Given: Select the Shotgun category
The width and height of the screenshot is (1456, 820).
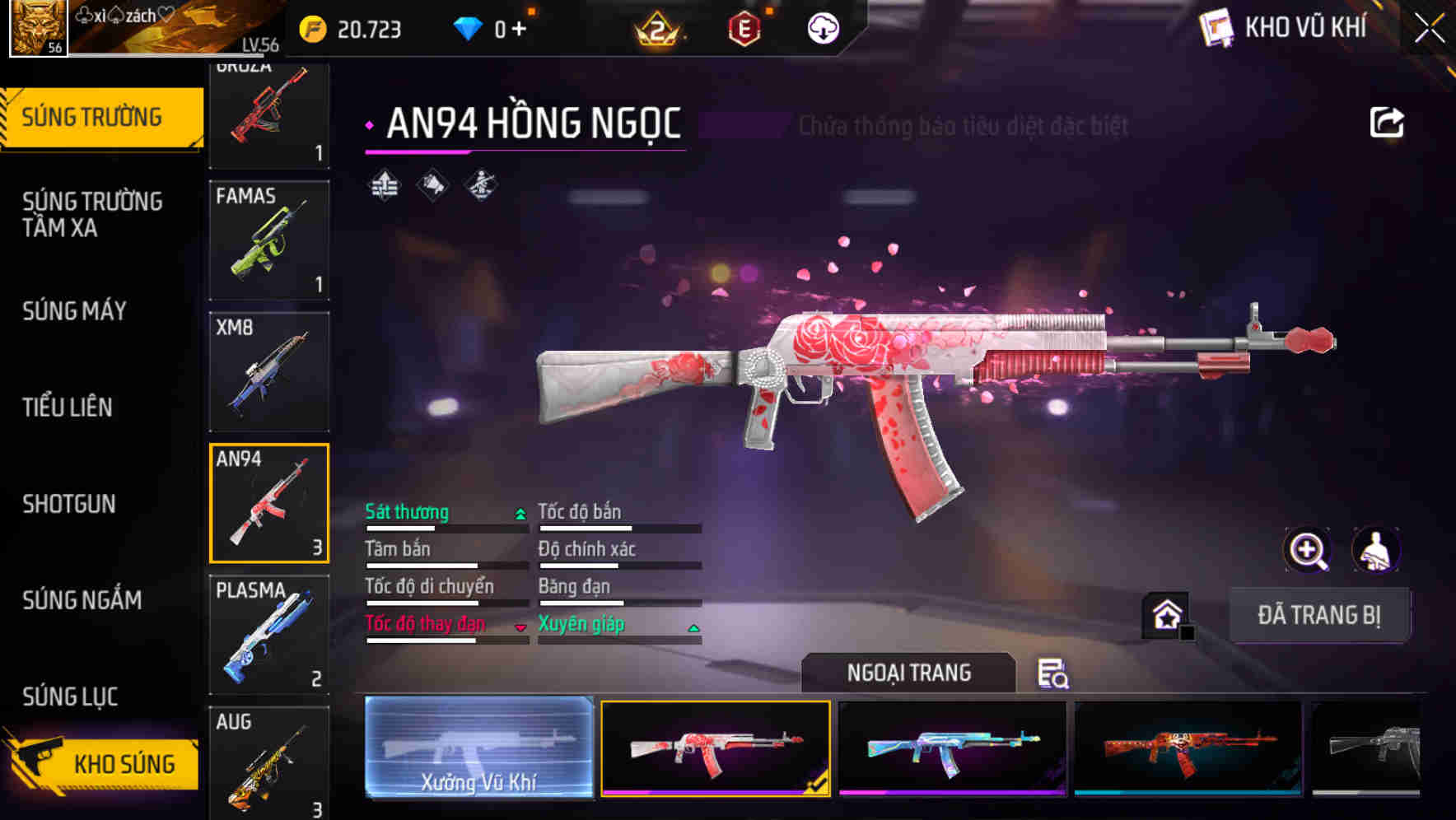Looking at the screenshot, I should (69, 504).
